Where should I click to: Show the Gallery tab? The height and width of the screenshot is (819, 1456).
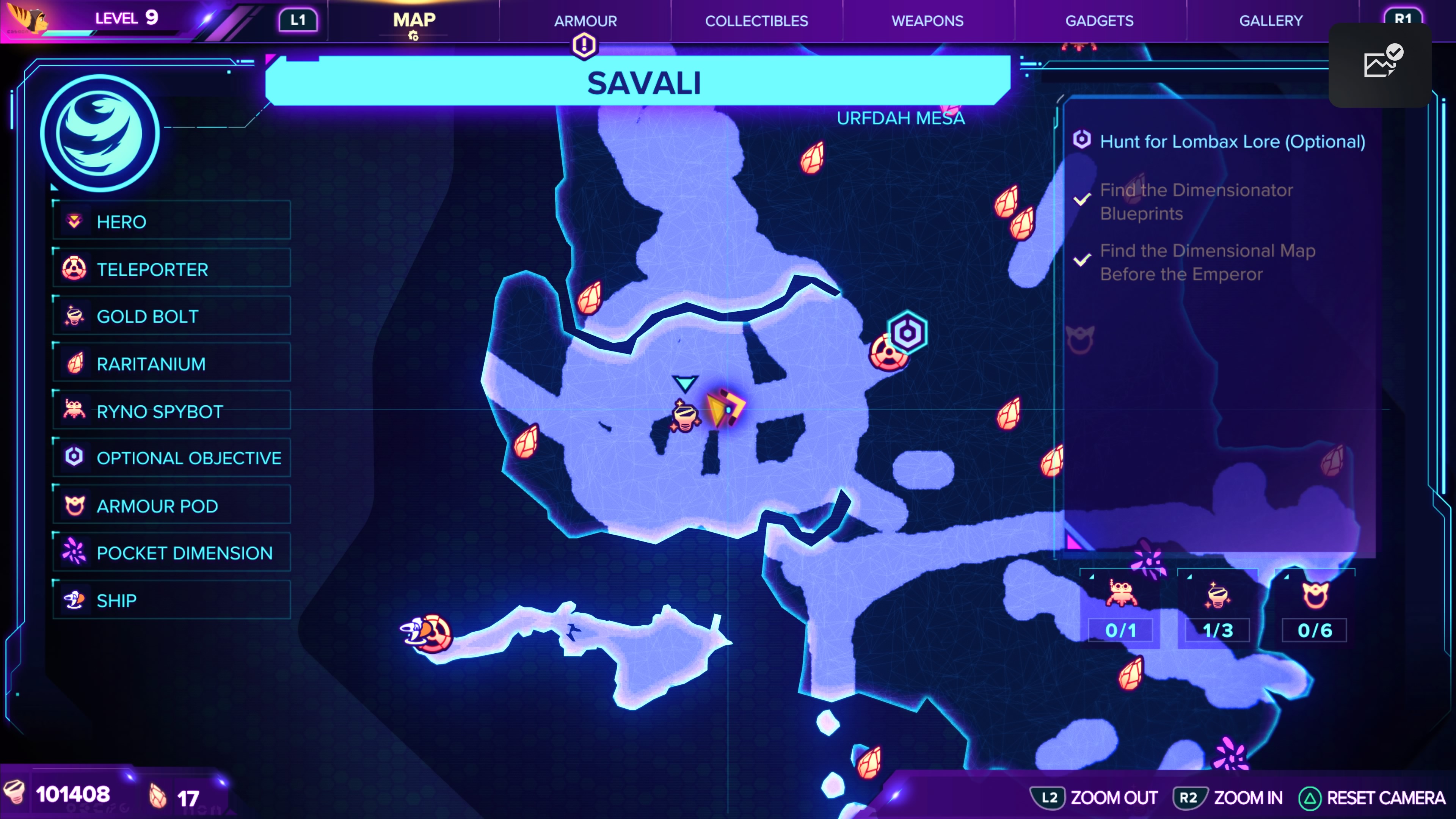point(1271,21)
